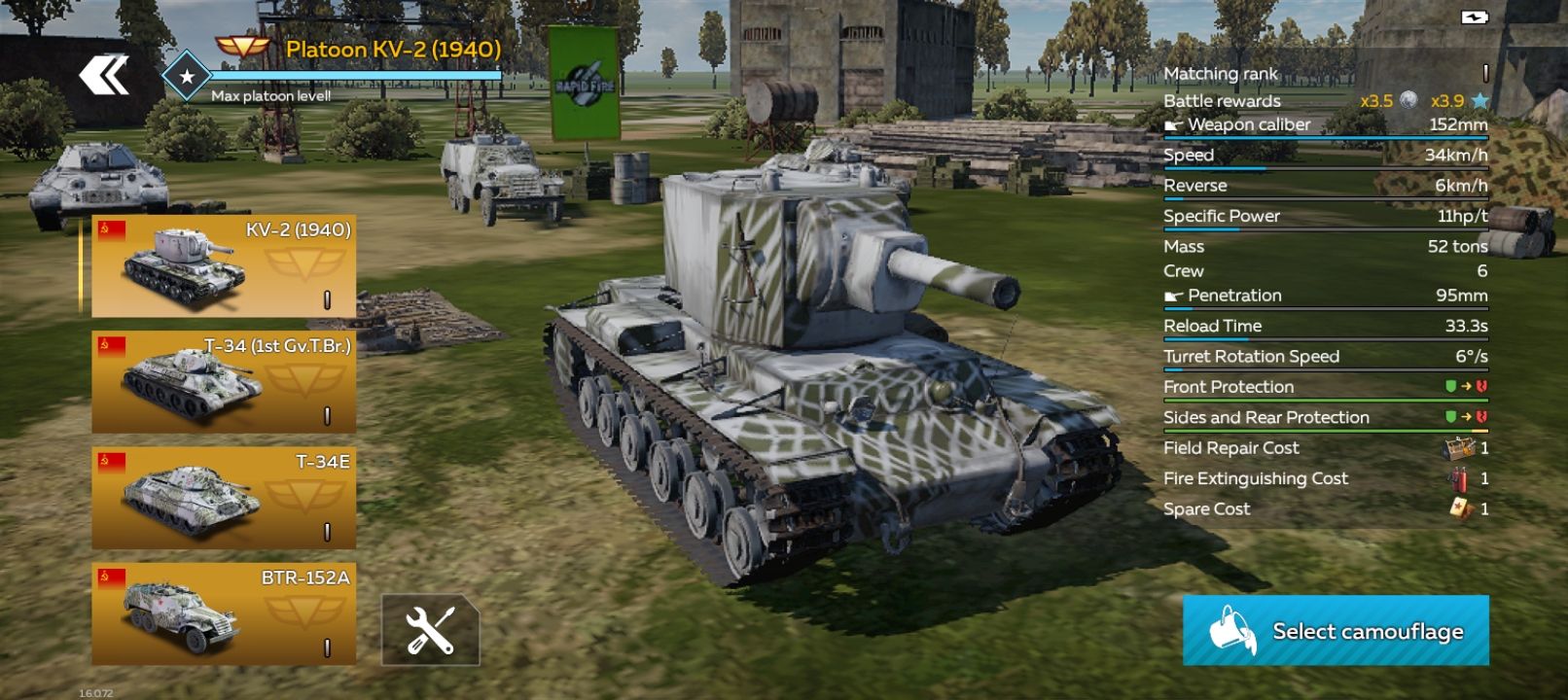Click the fire extinguisher icon in stats panel
The width and height of the screenshot is (1568, 700).
tap(1457, 478)
